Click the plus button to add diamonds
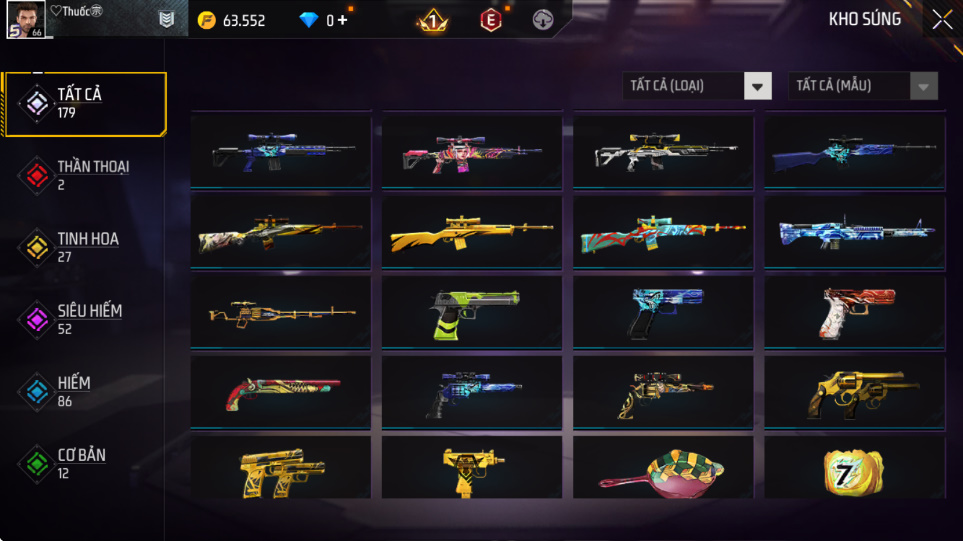Image resolution: width=963 pixels, height=541 pixels. (x=343, y=20)
